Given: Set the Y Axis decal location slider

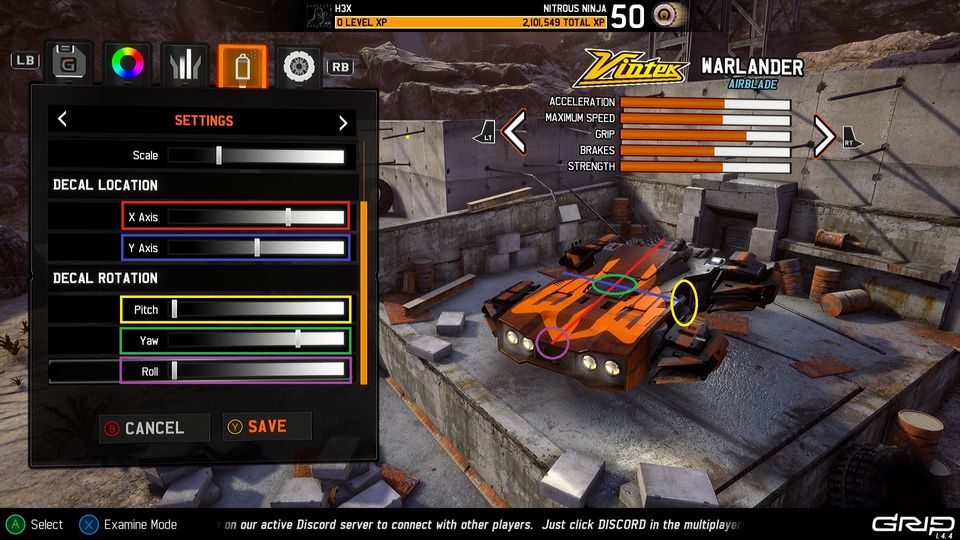Looking at the screenshot, I should (256, 247).
